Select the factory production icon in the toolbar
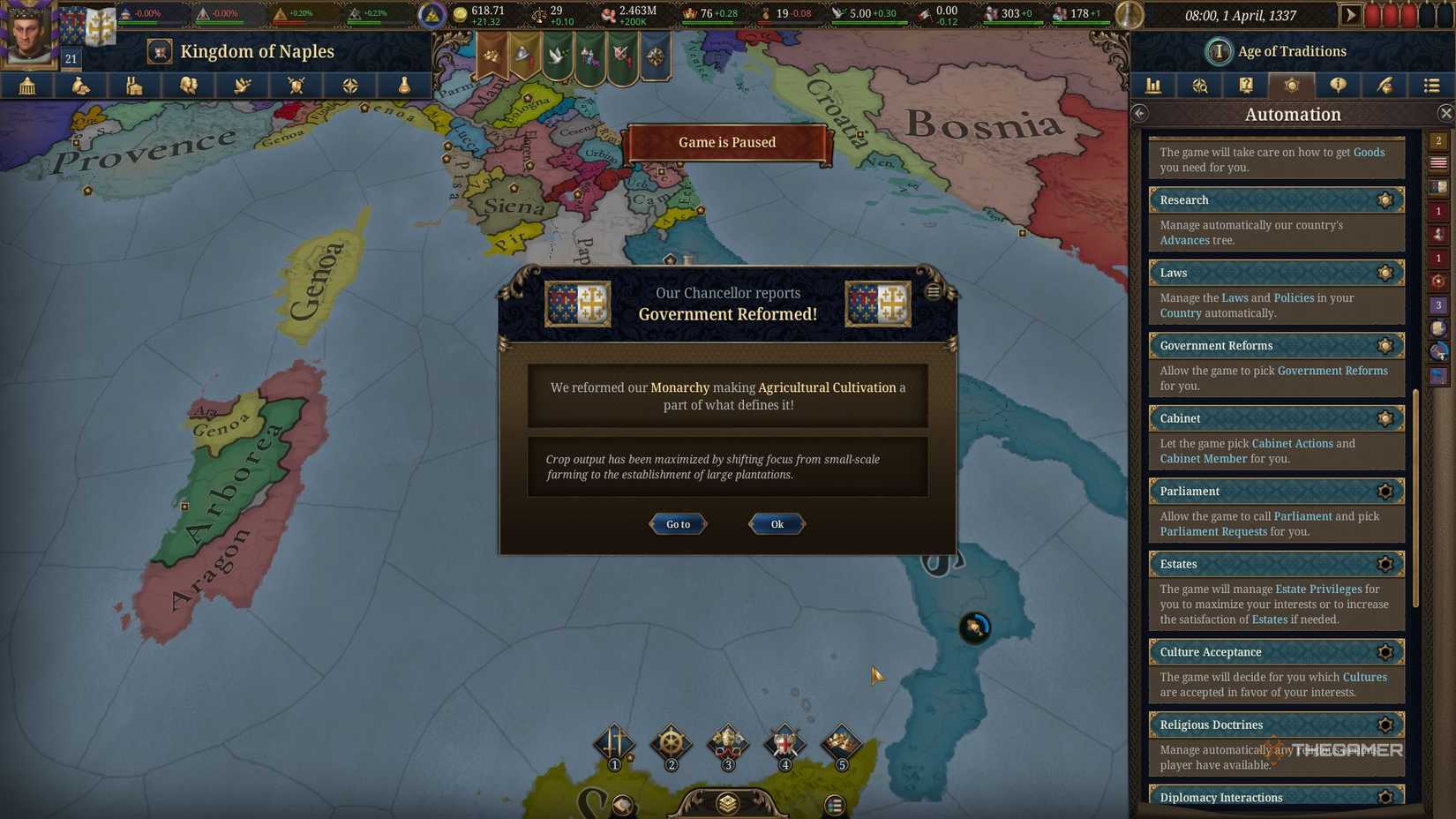This screenshot has width=1456, height=819. pos(134,86)
